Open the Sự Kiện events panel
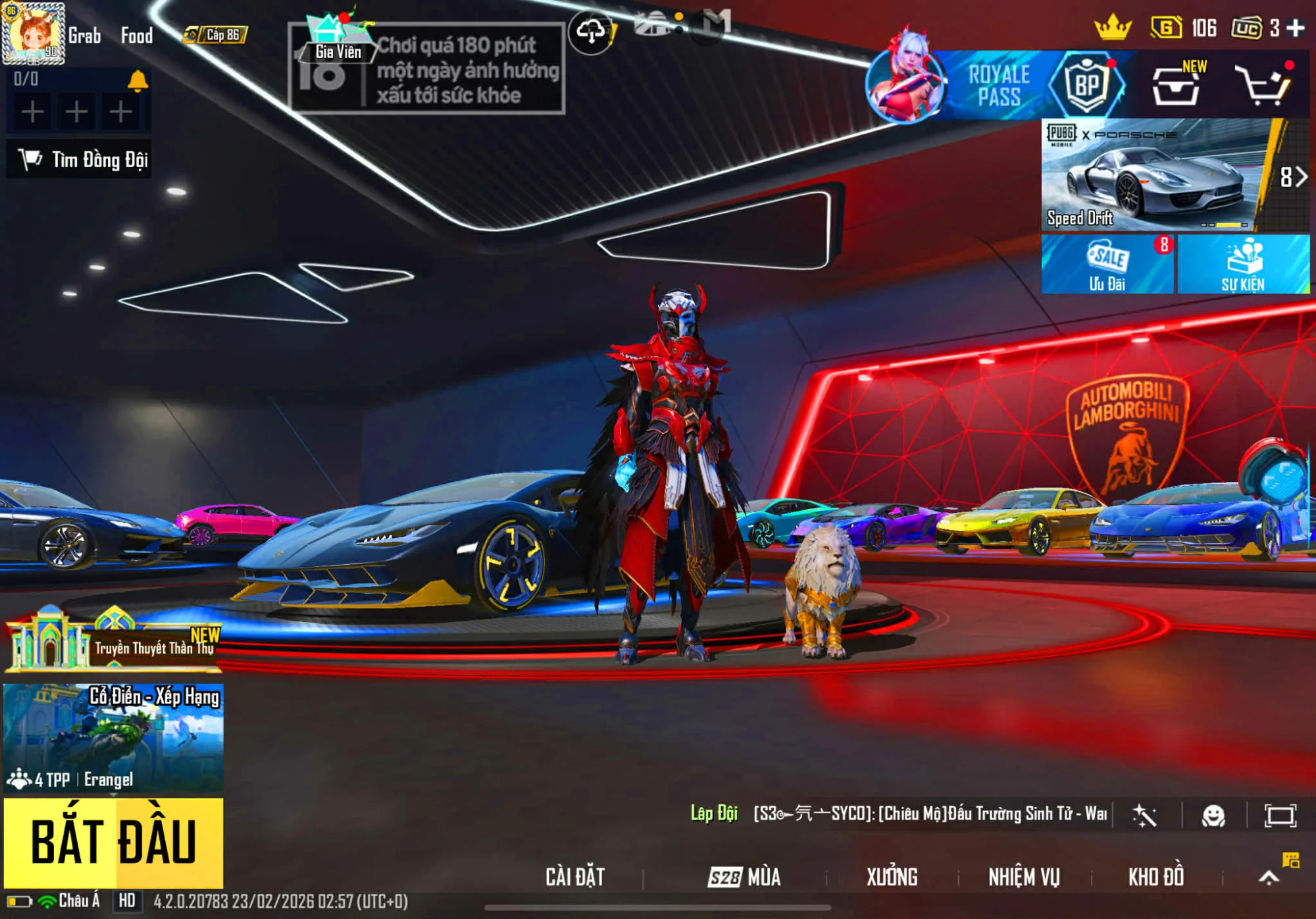1316x919 pixels. tap(1242, 265)
